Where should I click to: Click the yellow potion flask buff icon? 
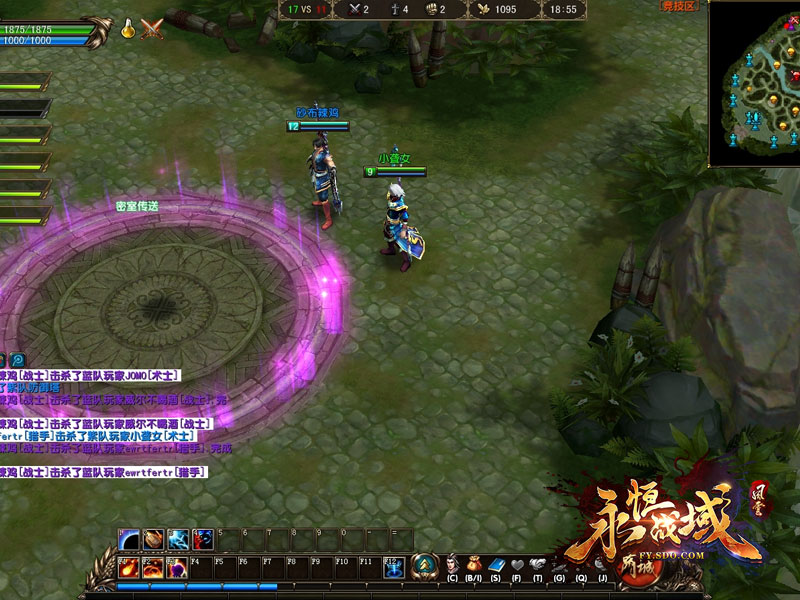(129, 29)
